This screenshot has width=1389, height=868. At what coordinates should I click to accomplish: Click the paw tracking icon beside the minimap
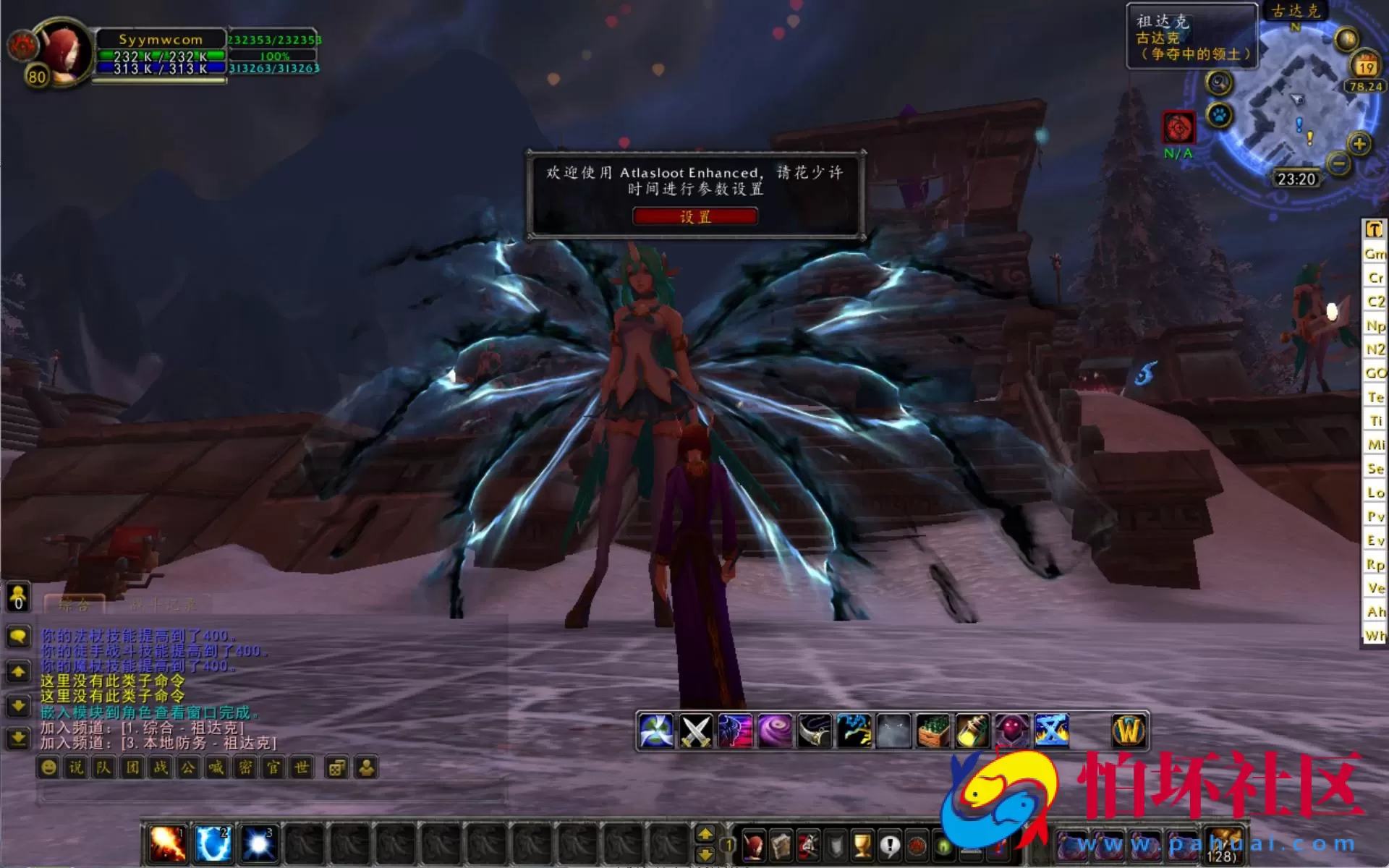tap(1220, 115)
